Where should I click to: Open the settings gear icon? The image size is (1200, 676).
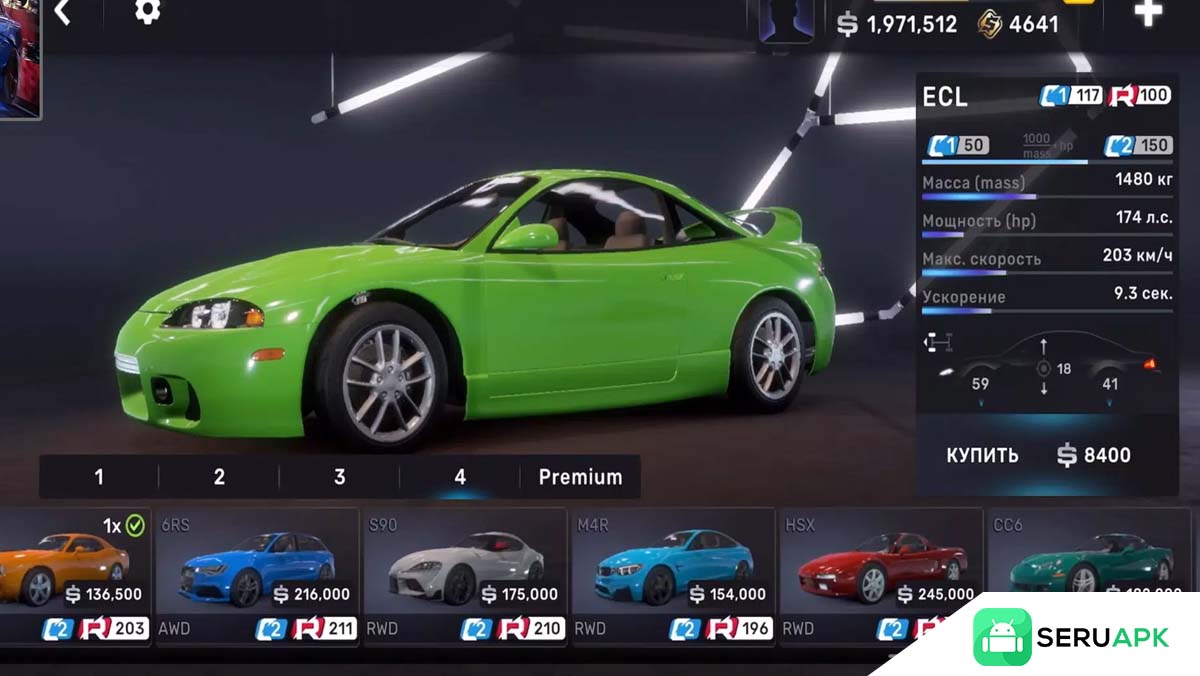148,12
